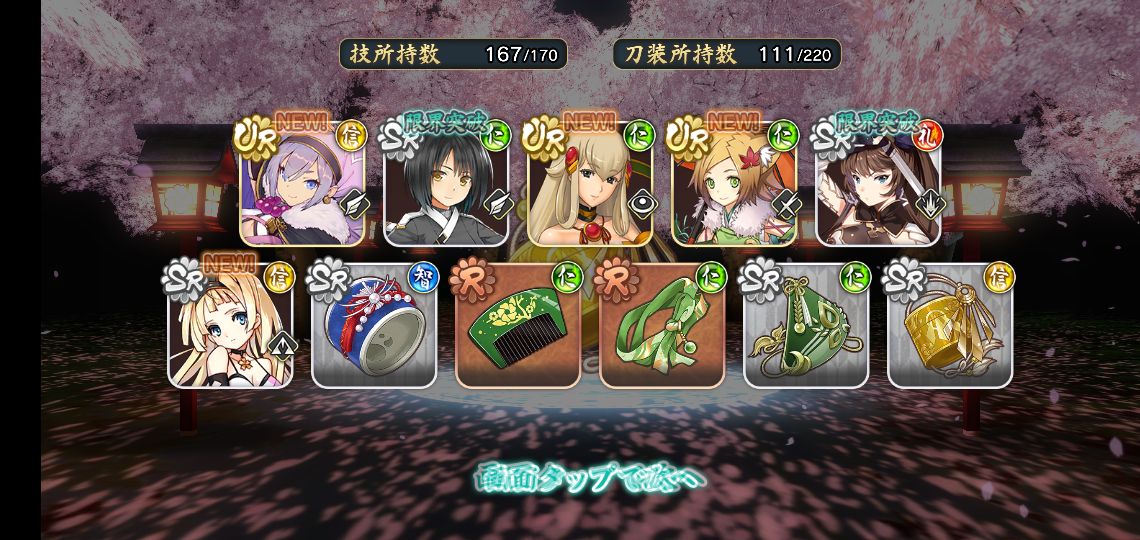Image resolution: width=1140 pixels, height=540 pixels.
Task: Choose the green R ribbon item
Action: [662, 327]
